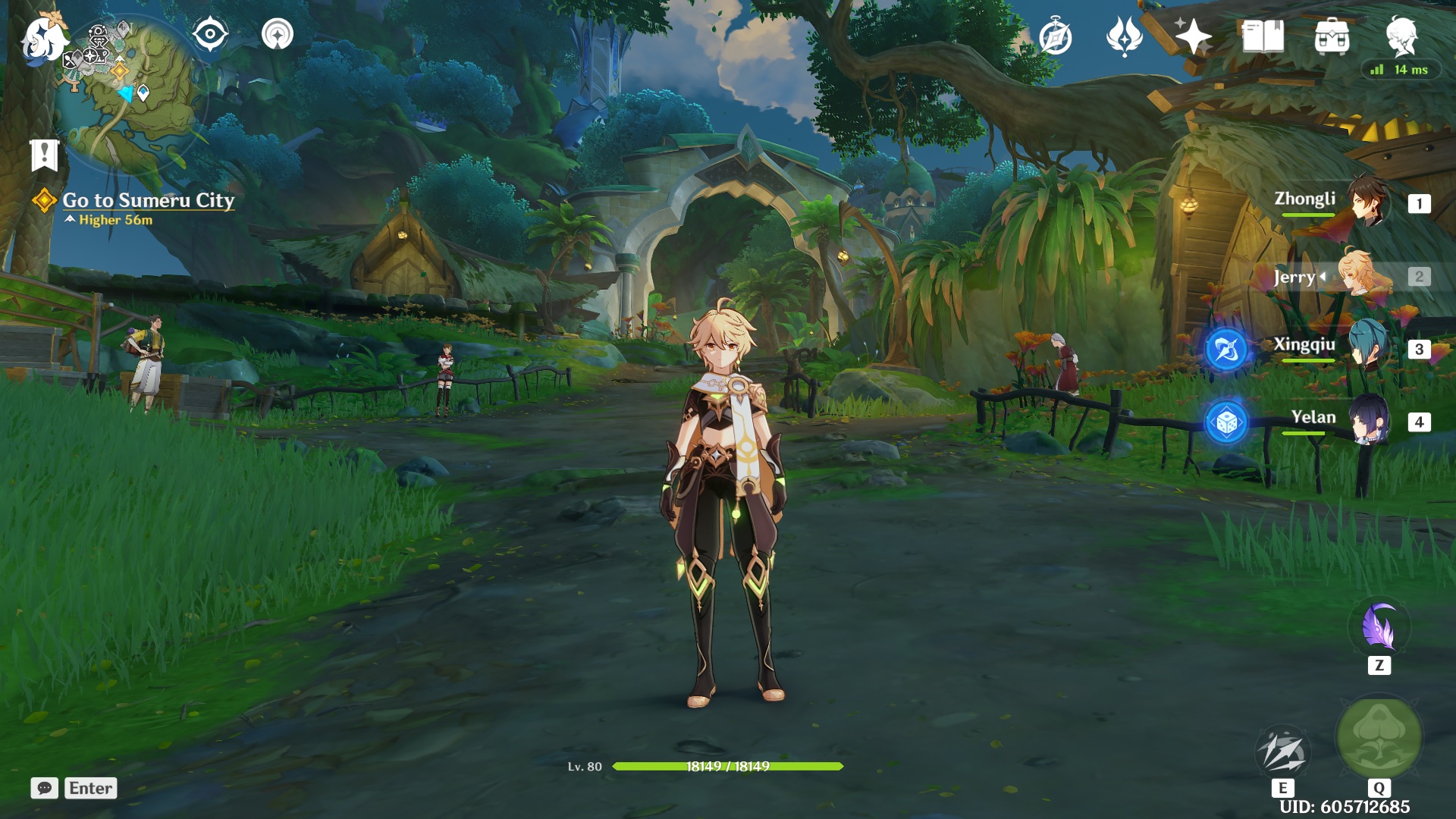1456x819 pixels.
Task: Open the Battle Pass wings icon
Action: point(1122,37)
